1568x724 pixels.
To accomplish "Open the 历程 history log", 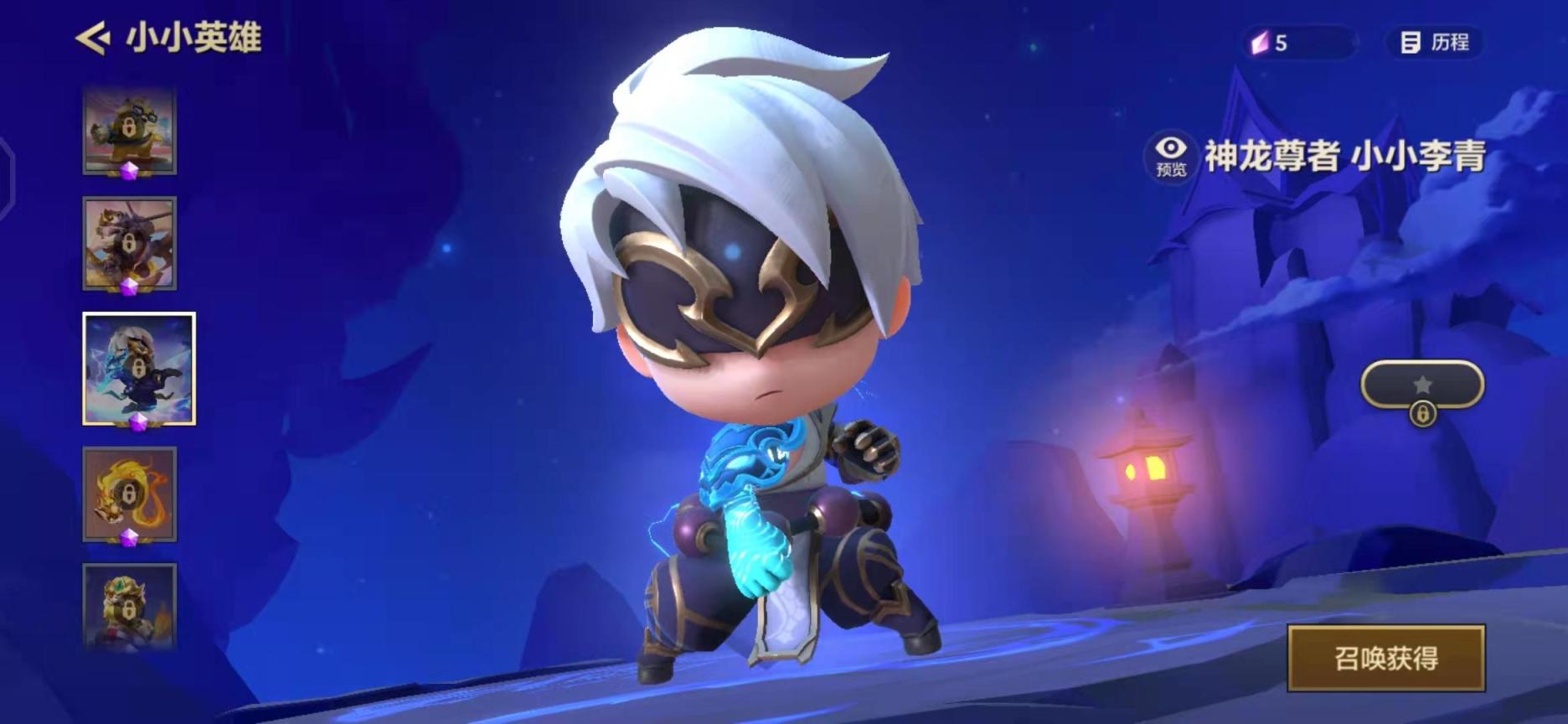I will pyautogui.click(x=1436, y=43).
